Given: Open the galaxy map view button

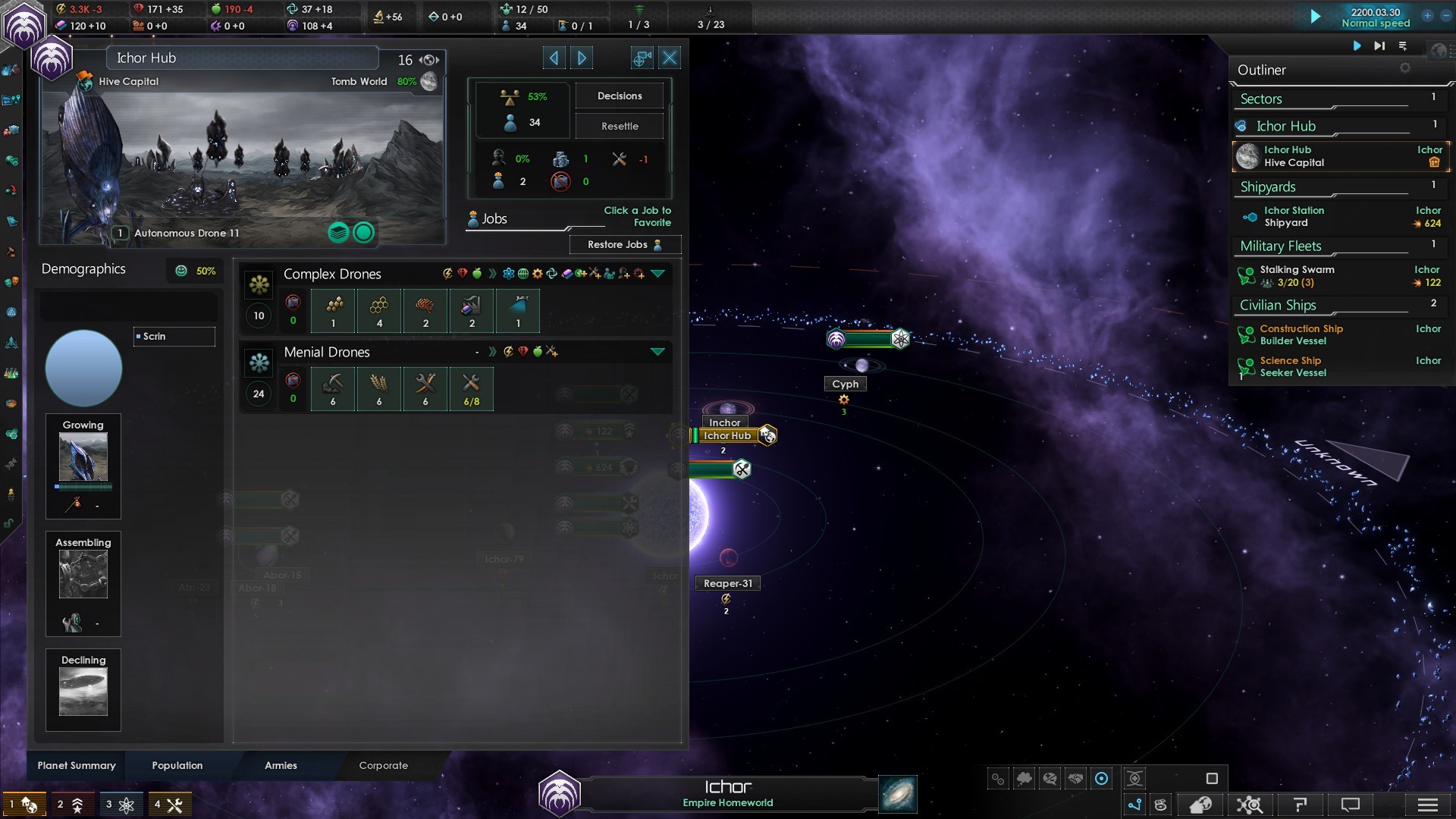Looking at the screenshot, I should tap(898, 794).
